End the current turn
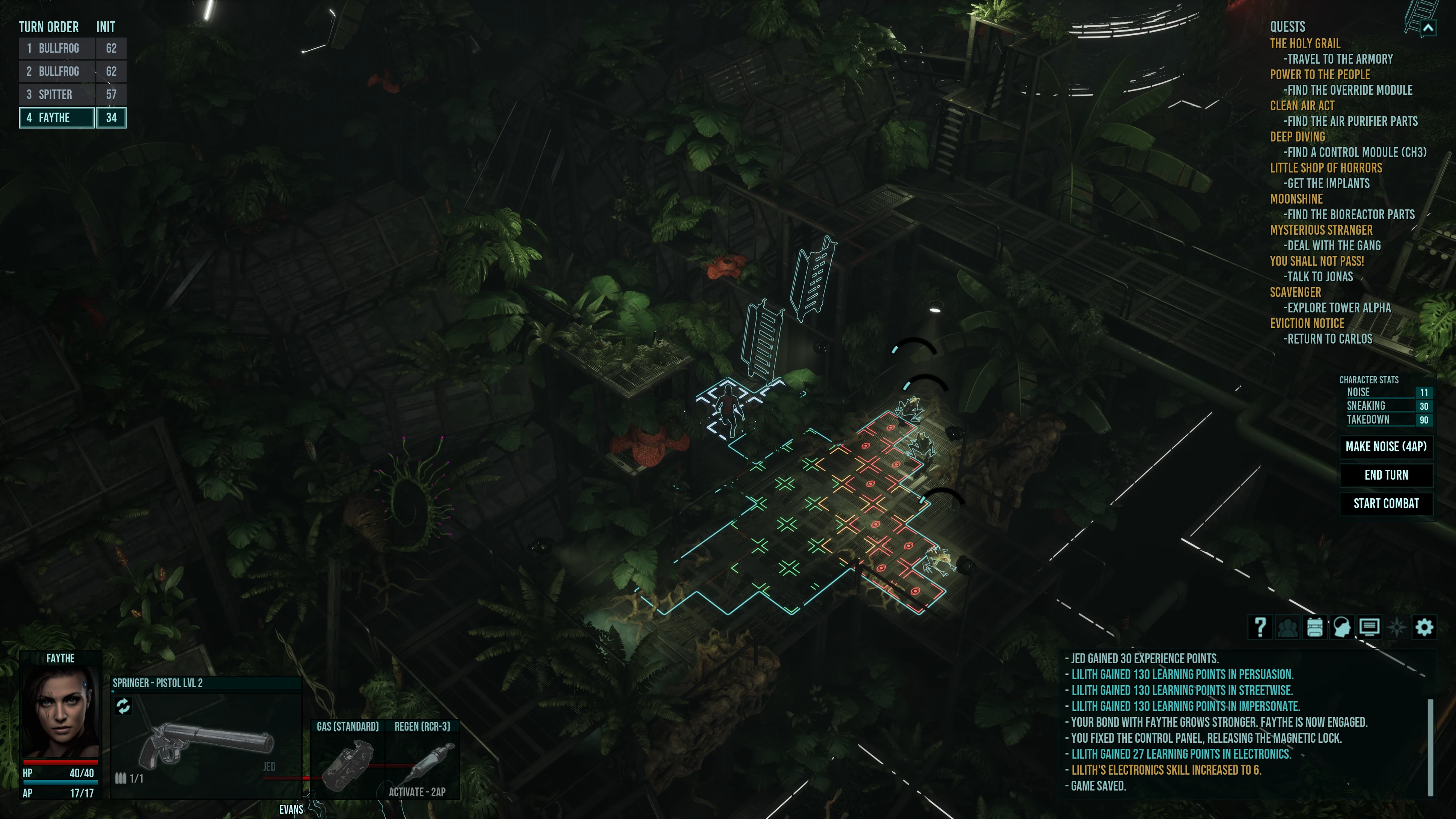1456x819 pixels. (1386, 475)
